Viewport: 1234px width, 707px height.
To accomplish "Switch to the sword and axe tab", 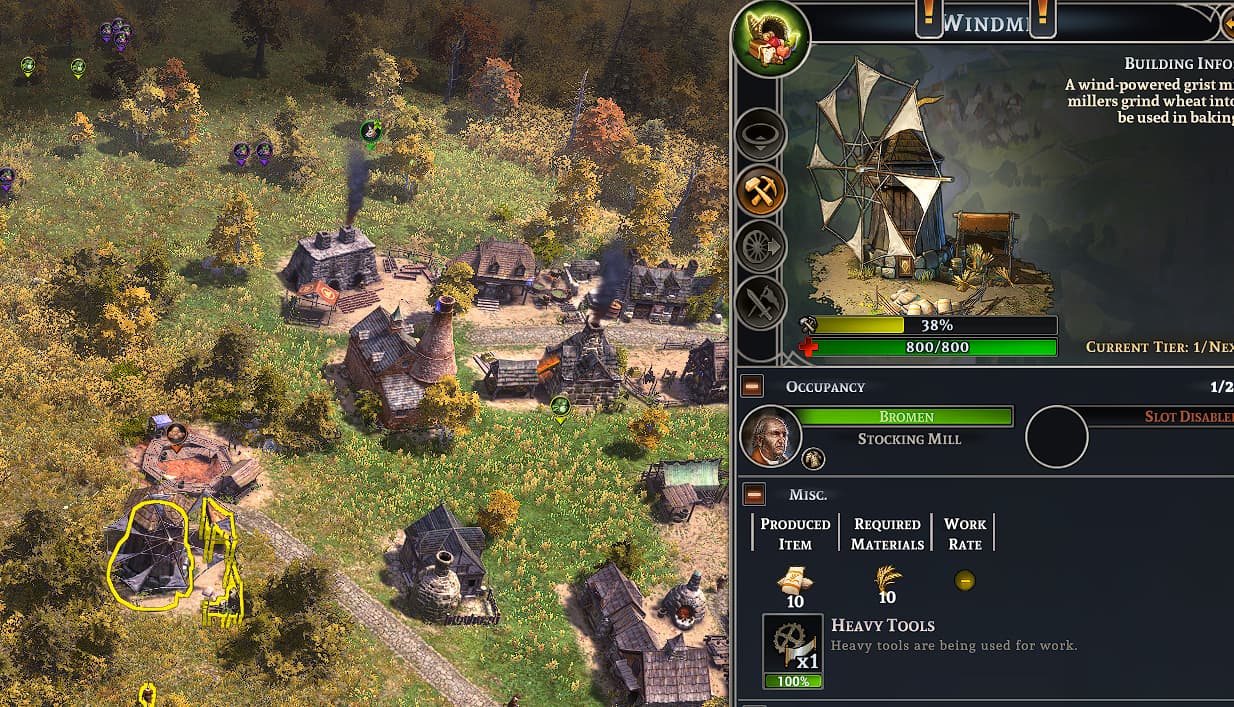I will (760, 302).
